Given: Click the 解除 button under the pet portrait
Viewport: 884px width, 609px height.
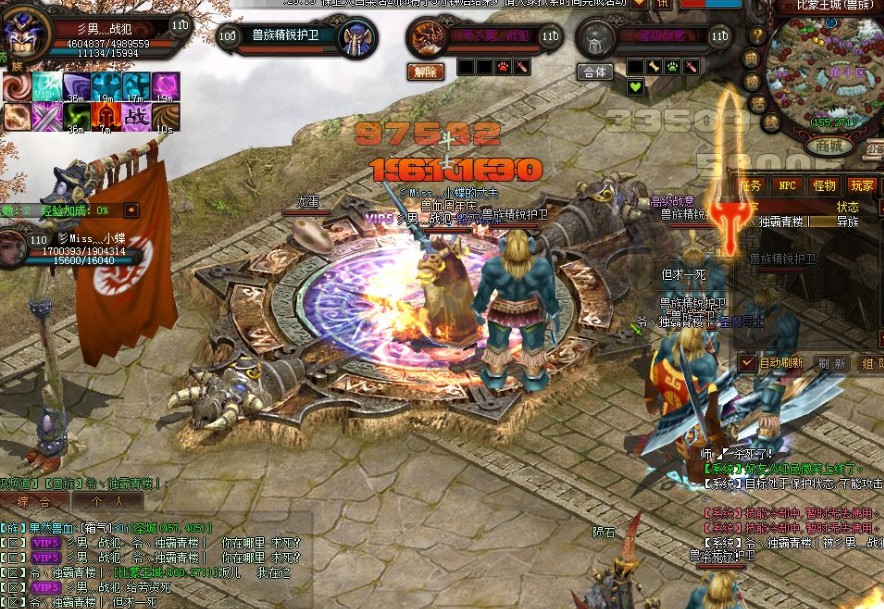Looking at the screenshot, I should tap(424, 71).
